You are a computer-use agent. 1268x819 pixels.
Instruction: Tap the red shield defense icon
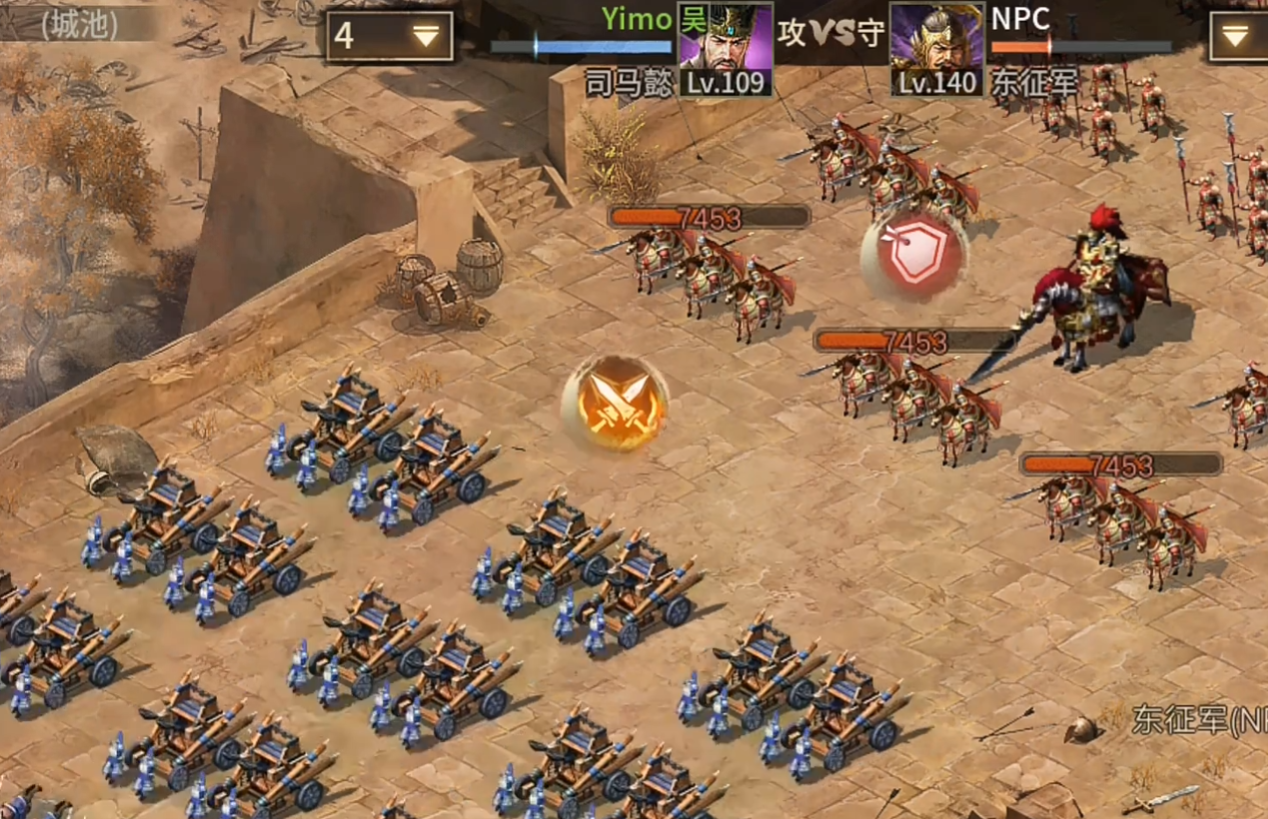coord(914,256)
